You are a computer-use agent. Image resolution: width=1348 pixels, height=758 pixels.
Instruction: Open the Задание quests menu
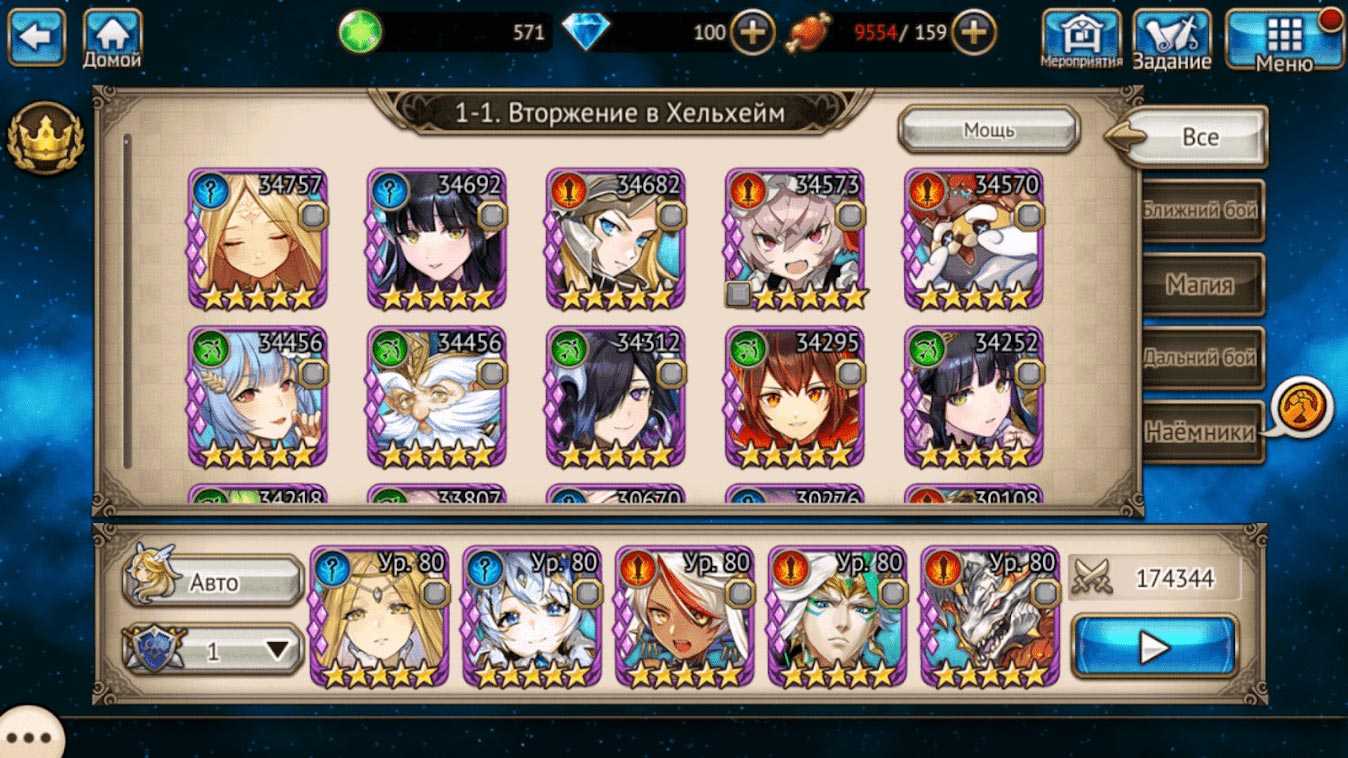[1171, 39]
